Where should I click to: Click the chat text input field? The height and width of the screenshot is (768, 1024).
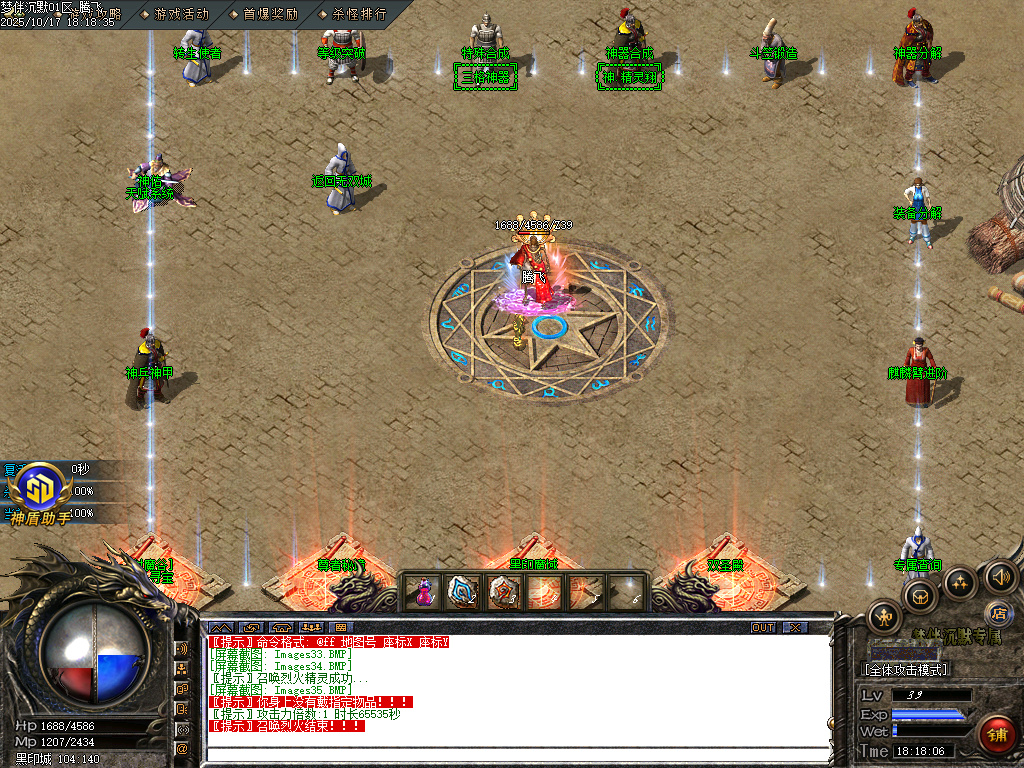520,754
